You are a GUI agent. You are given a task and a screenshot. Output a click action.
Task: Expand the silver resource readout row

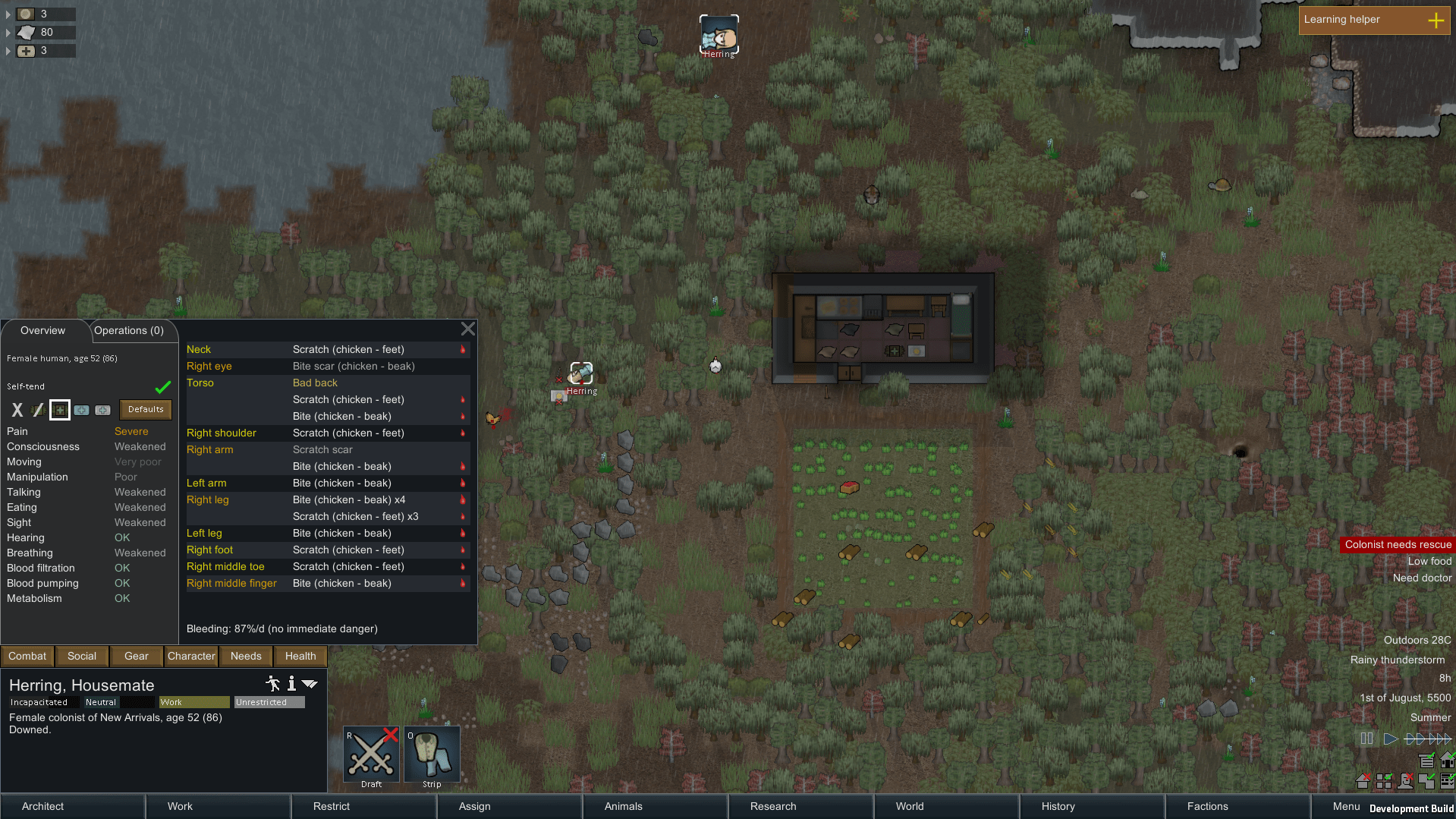8,14
